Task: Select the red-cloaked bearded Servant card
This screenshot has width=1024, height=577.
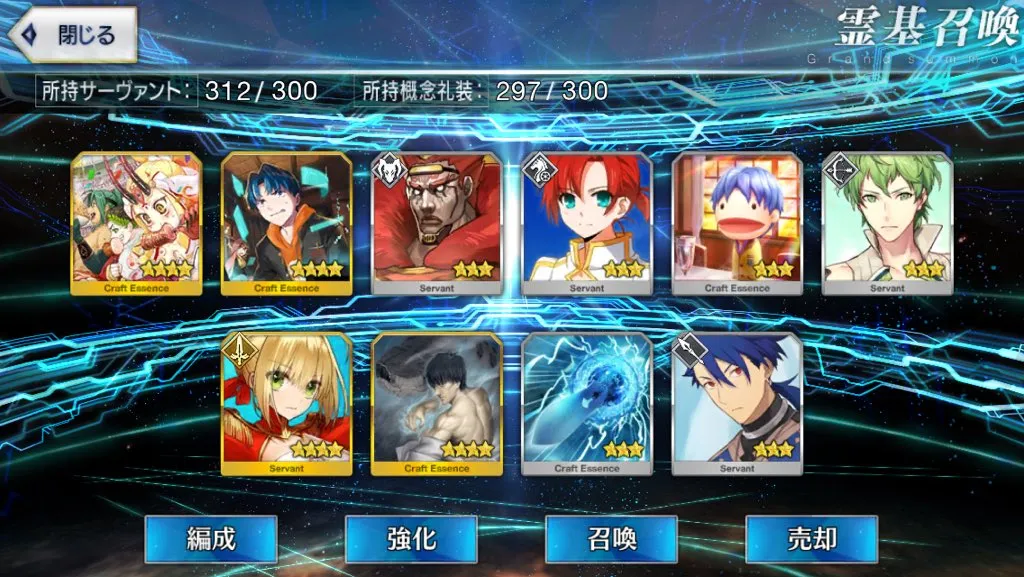Action: click(x=436, y=223)
